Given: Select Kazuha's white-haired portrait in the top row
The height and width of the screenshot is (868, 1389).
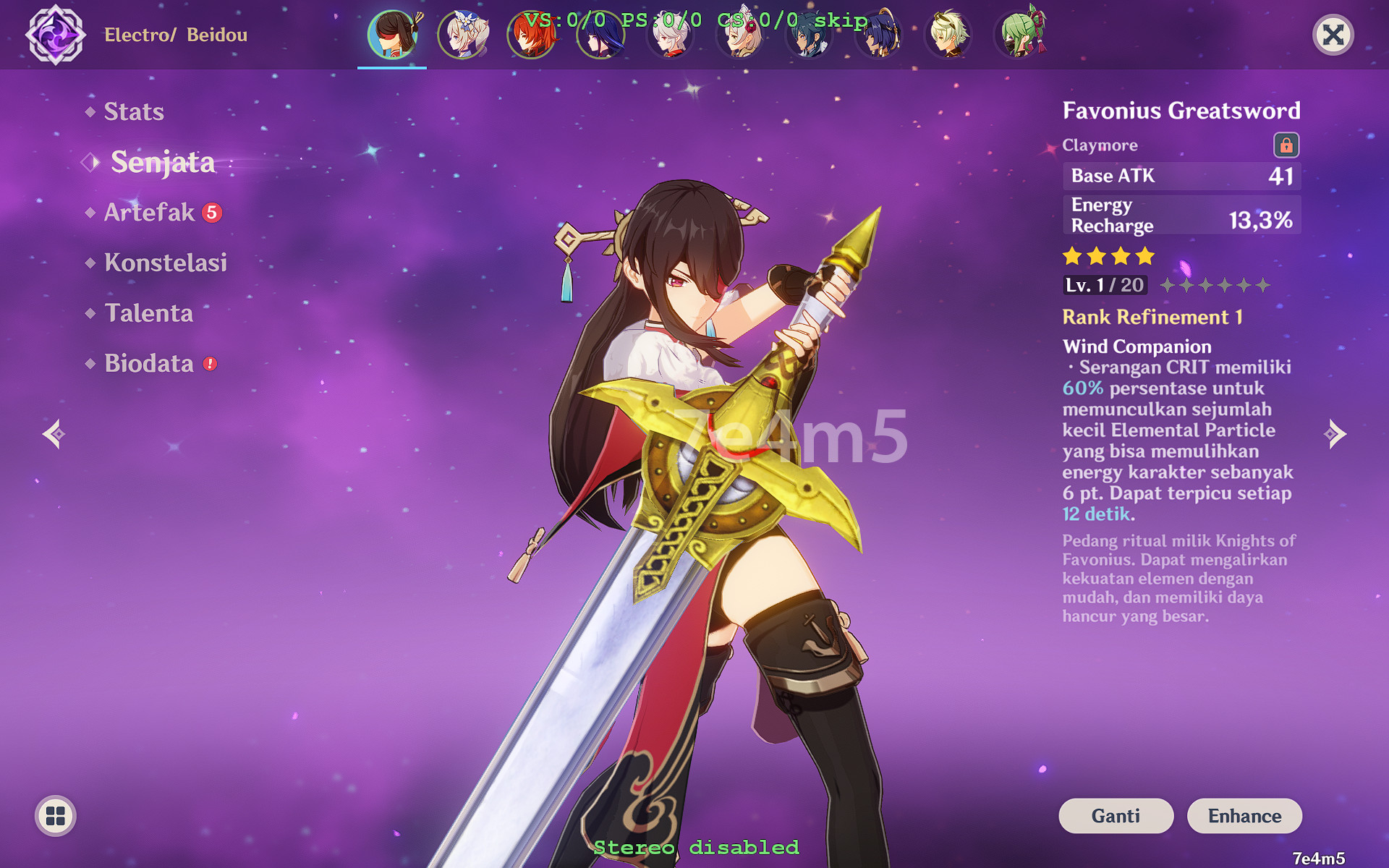Looking at the screenshot, I should (x=671, y=34).
